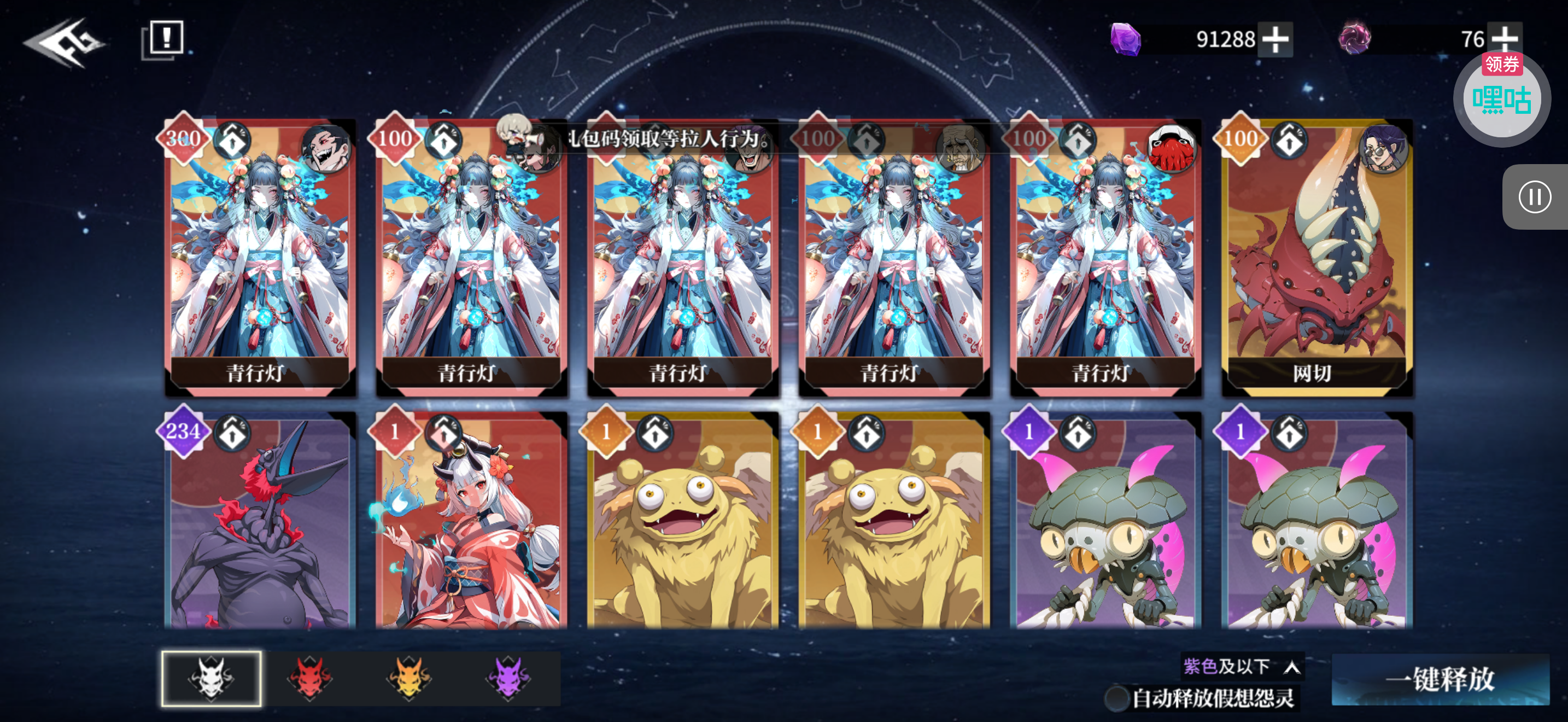
Task: Switch to the white mask filter tab
Action: [211, 678]
